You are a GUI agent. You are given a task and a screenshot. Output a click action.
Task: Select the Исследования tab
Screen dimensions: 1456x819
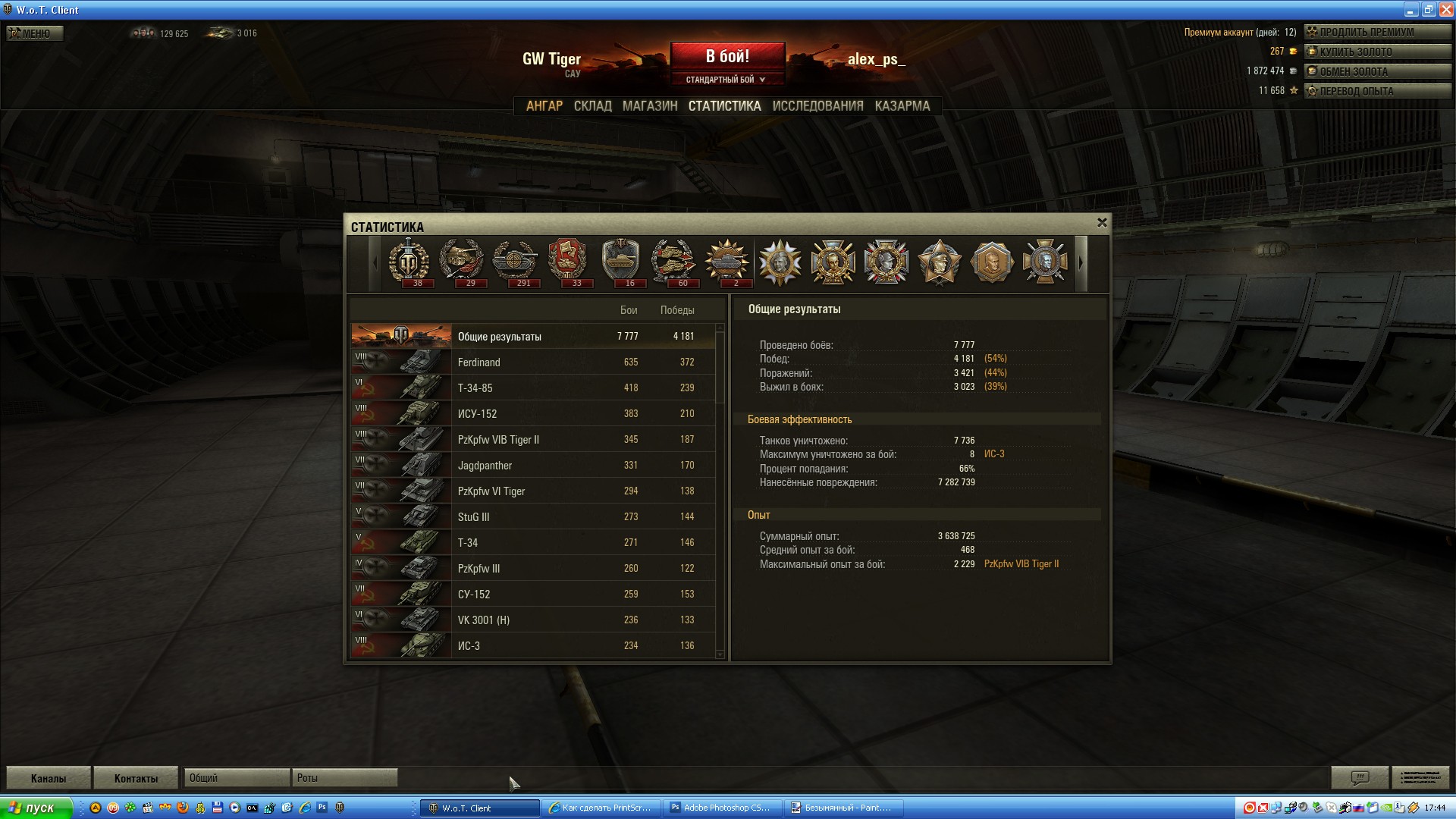pyautogui.click(x=817, y=106)
